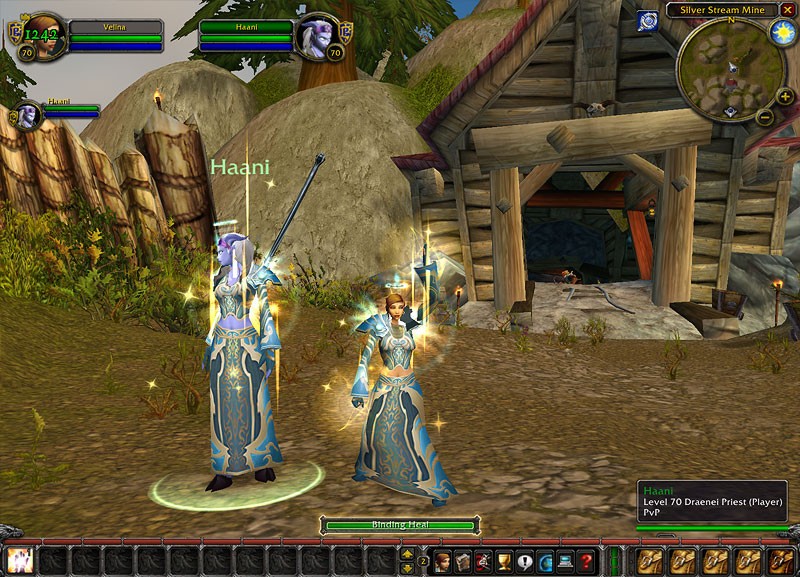The height and width of the screenshot is (577, 800).
Task: Close the minimap with the X button
Action: [x=788, y=10]
